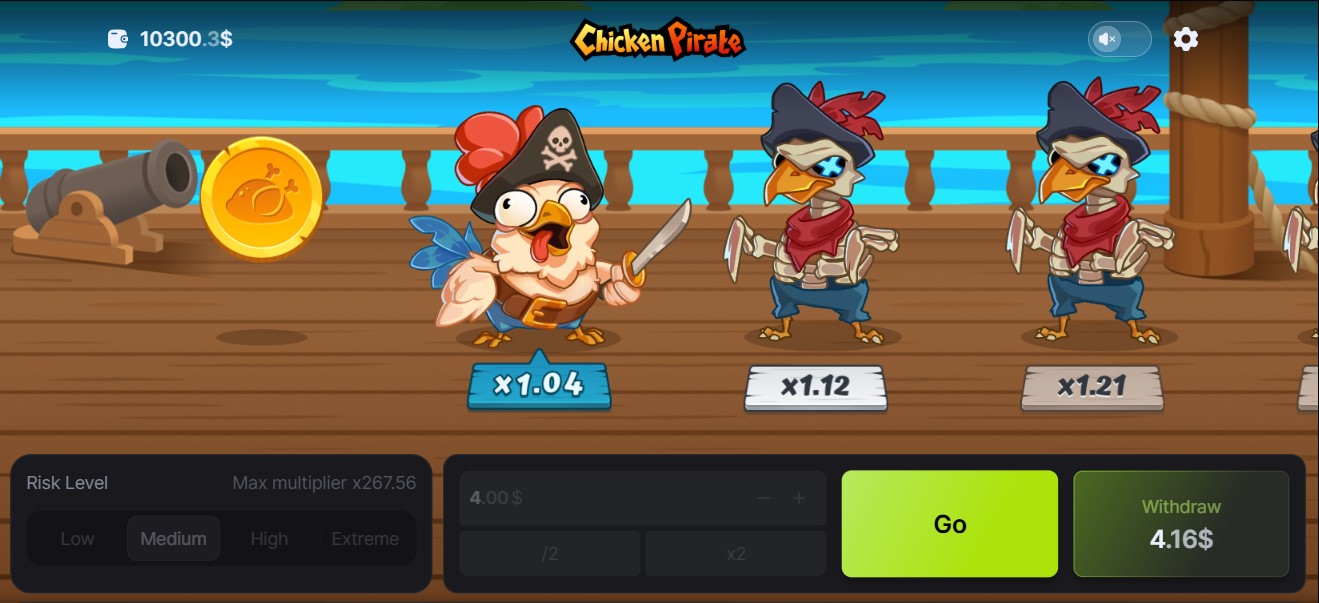Toggle the sound mute switch
This screenshot has height=603, width=1319.
[1119, 39]
